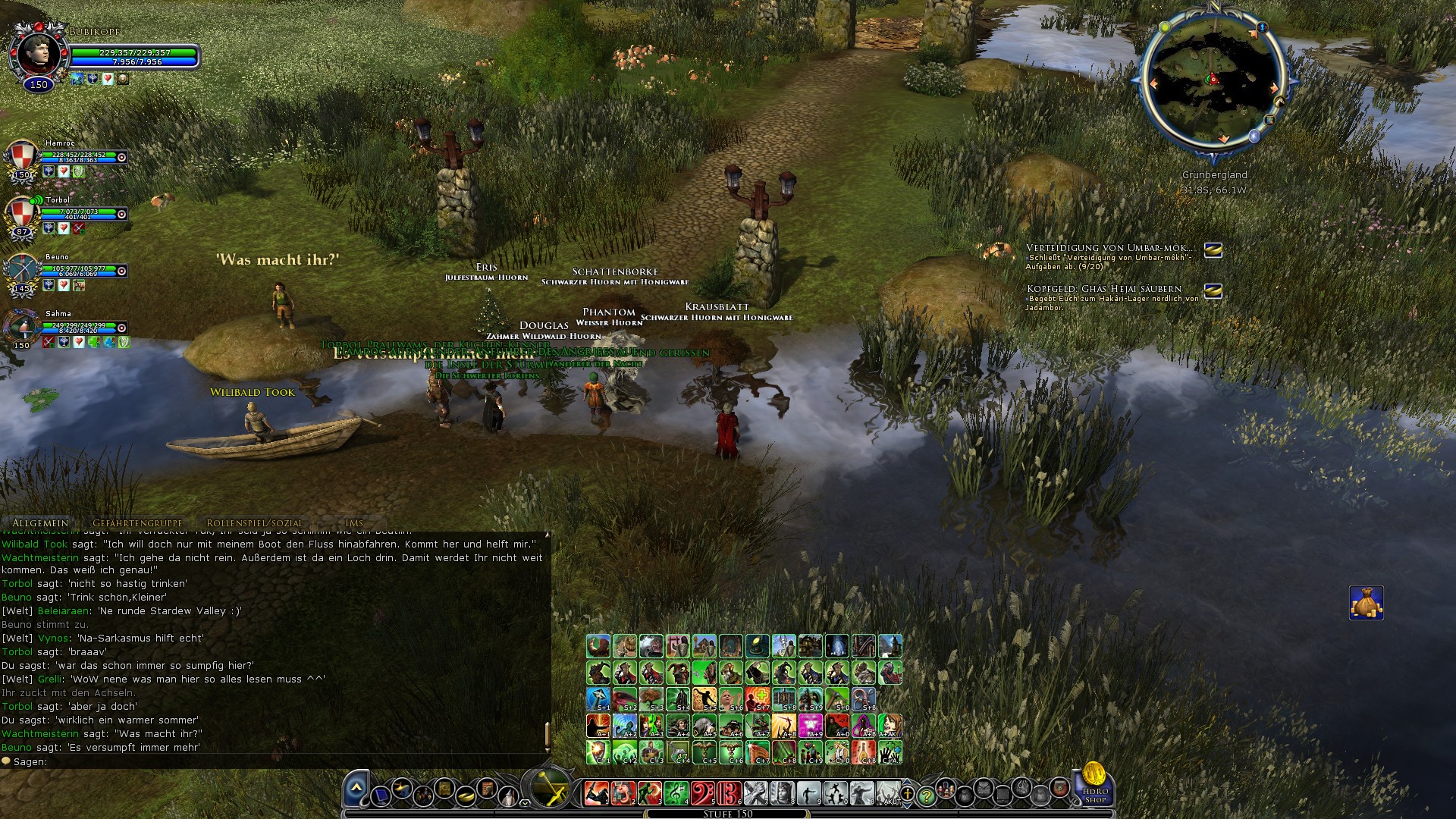Screen dimensions: 1456x819
Task: Select the Allgemein chat tab
Action: click(x=40, y=522)
